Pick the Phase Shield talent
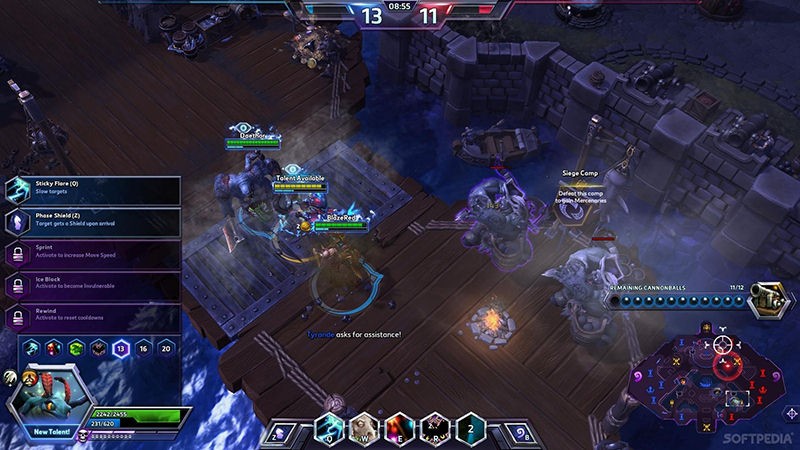 click(95, 222)
